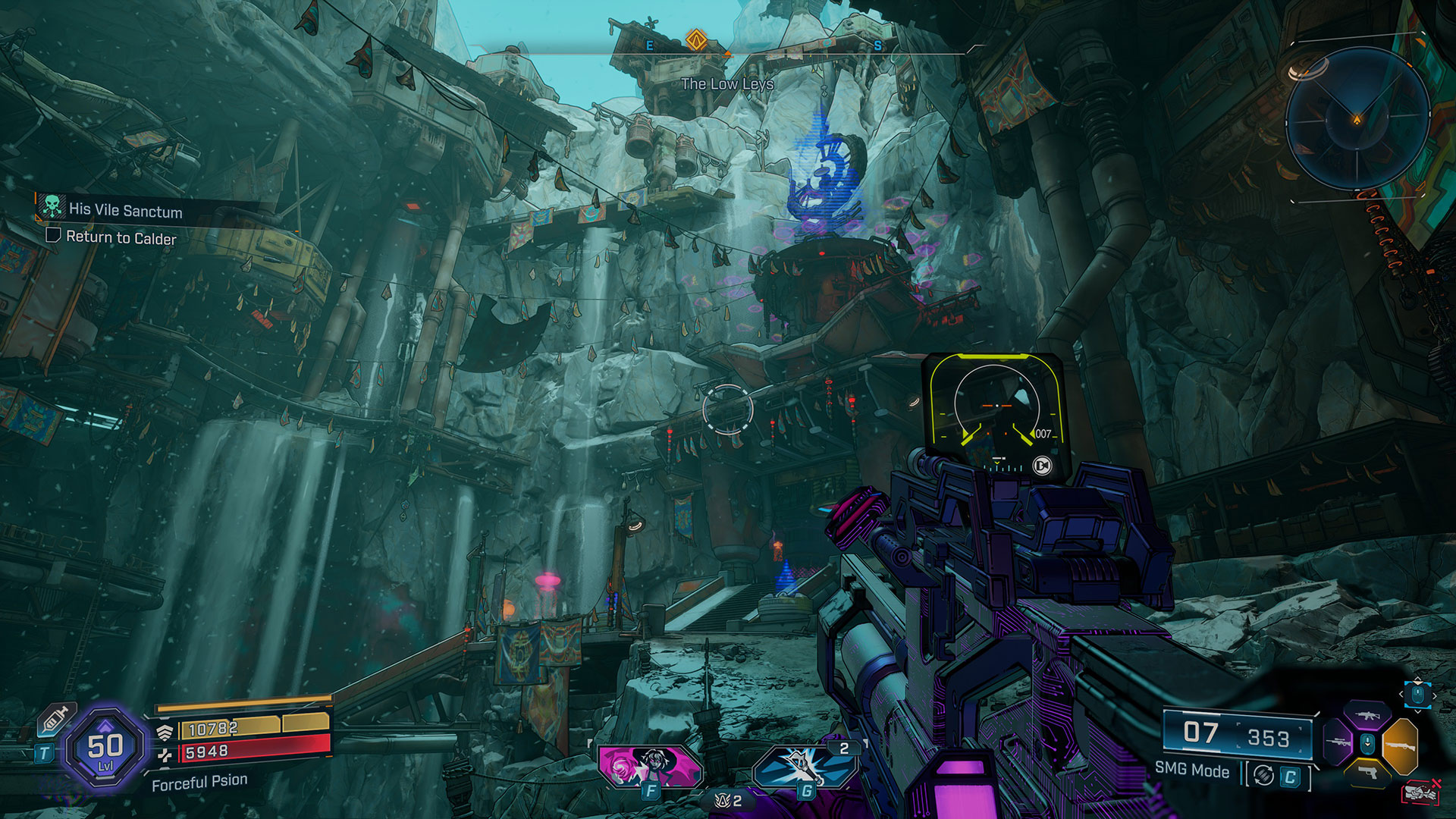Image resolution: width=1456 pixels, height=819 pixels.
Task: Check the Return to Calder objective box
Action: pos(53,235)
